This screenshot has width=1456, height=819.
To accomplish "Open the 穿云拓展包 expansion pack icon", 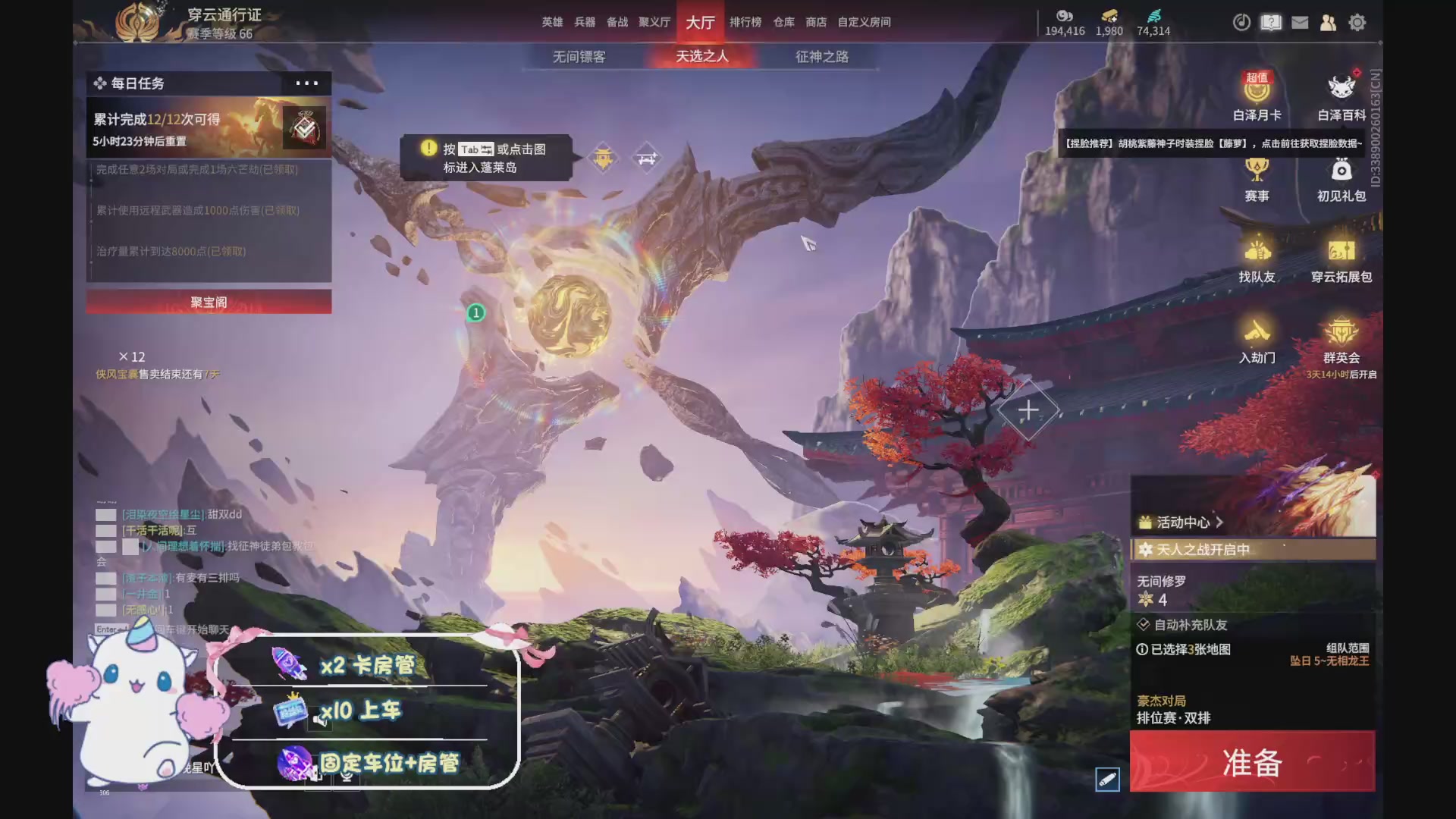I will click(1341, 254).
